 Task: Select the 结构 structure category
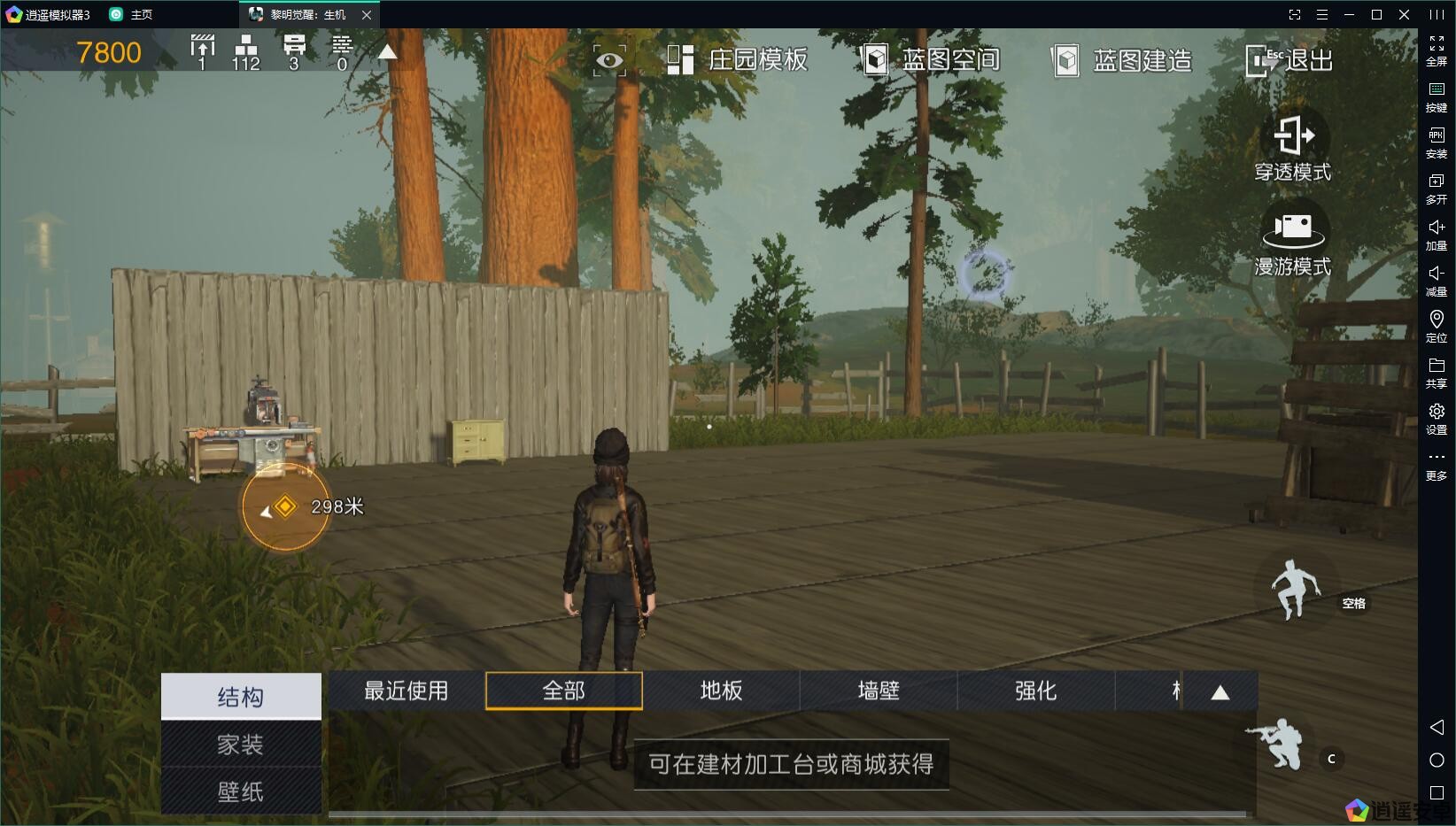[x=241, y=697]
